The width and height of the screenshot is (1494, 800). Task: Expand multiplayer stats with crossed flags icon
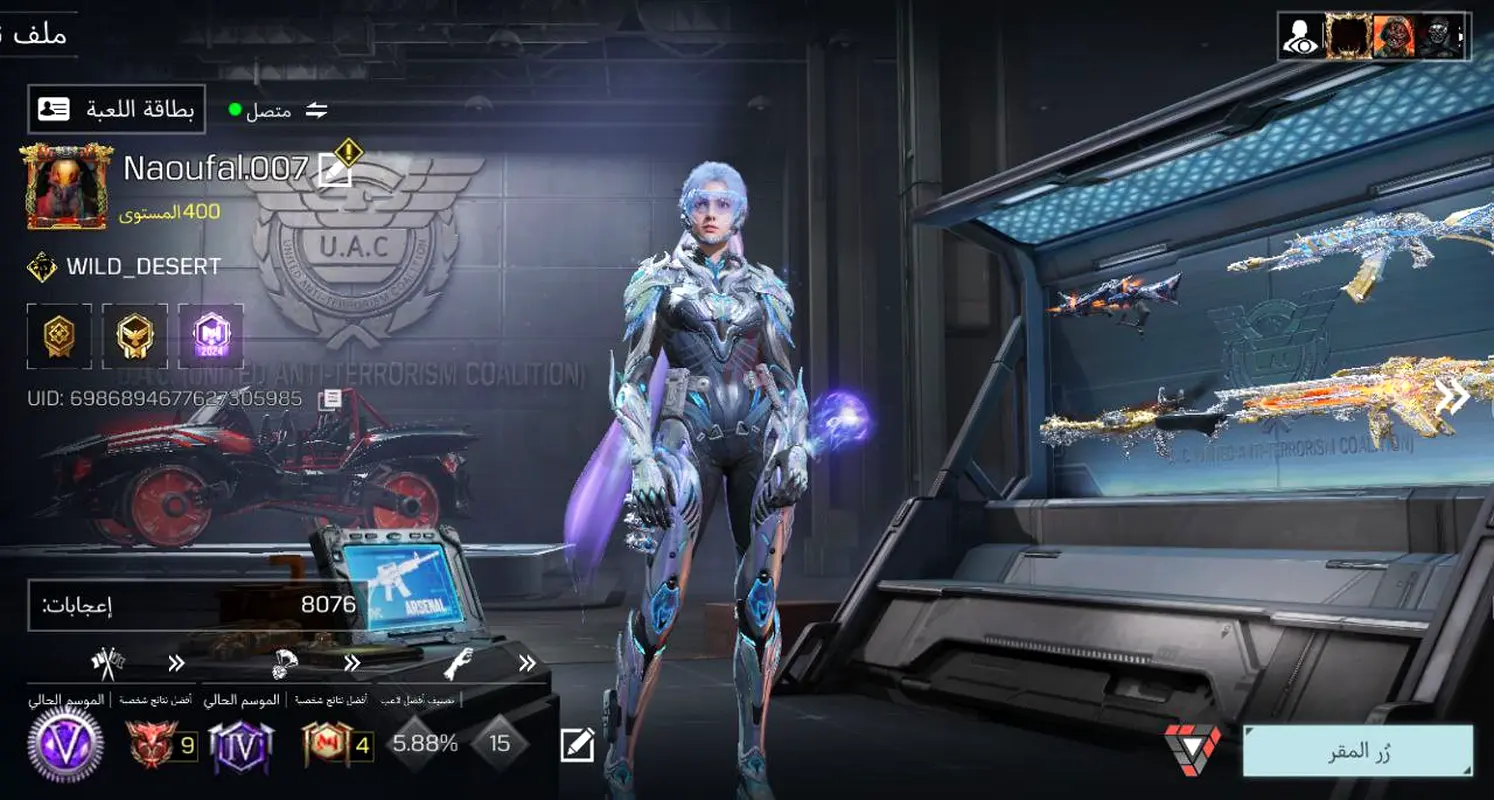(176, 662)
